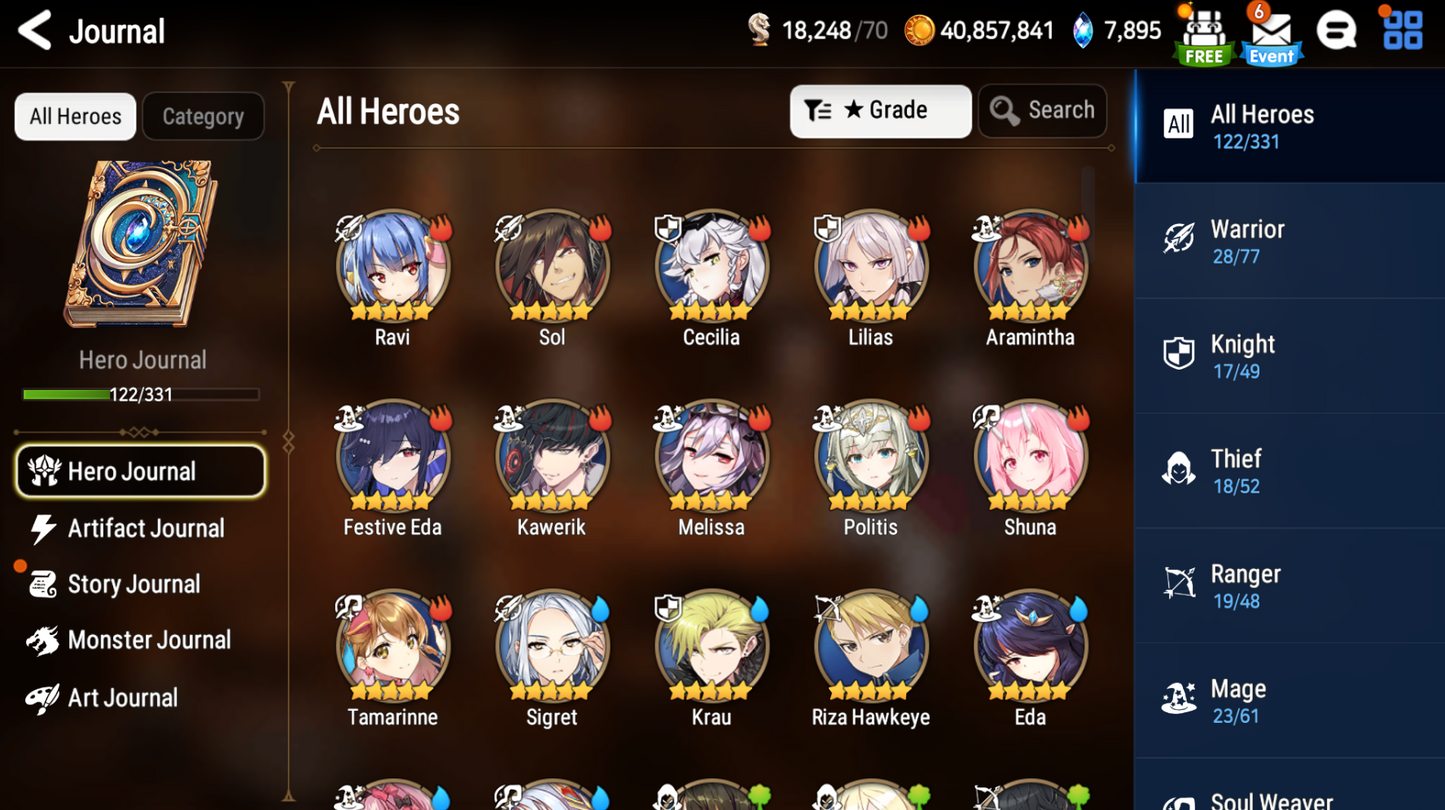Open the Event mailbox with 6 notifications
This screenshot has height=810, width=1445.
[1270, 33]
